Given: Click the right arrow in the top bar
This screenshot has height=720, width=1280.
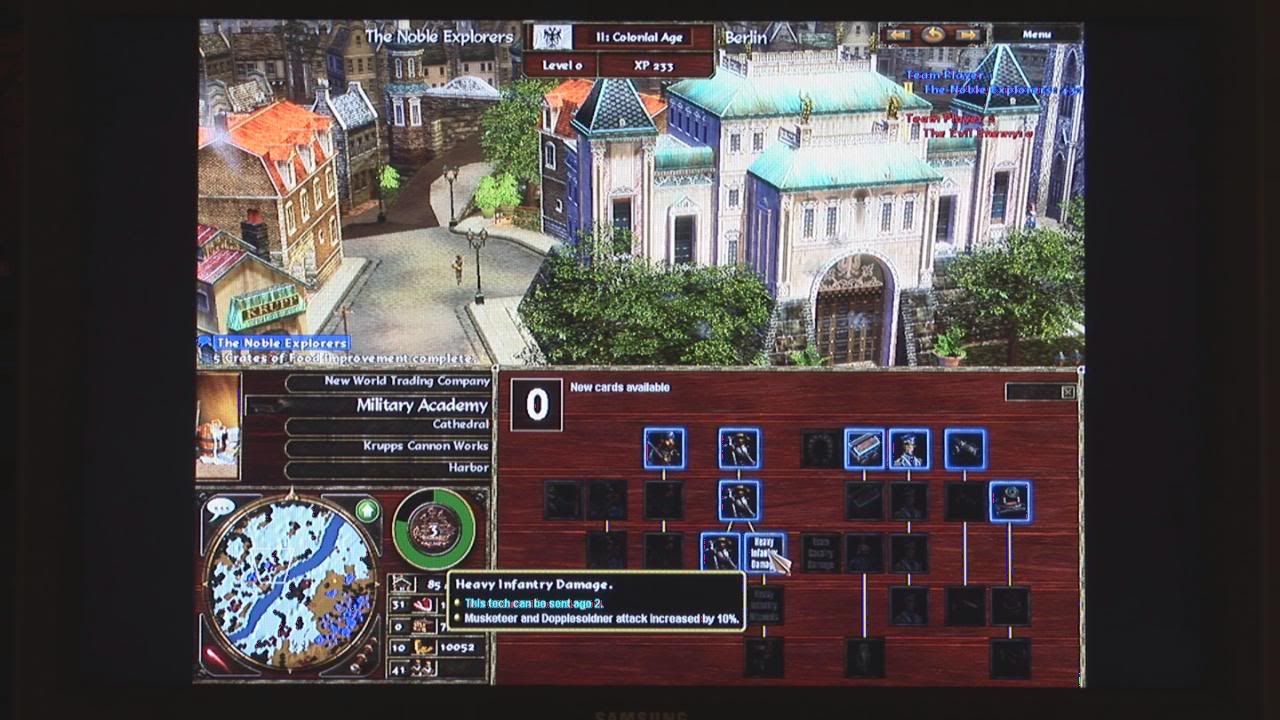Looking at the screenshot, I should point(967,35).
